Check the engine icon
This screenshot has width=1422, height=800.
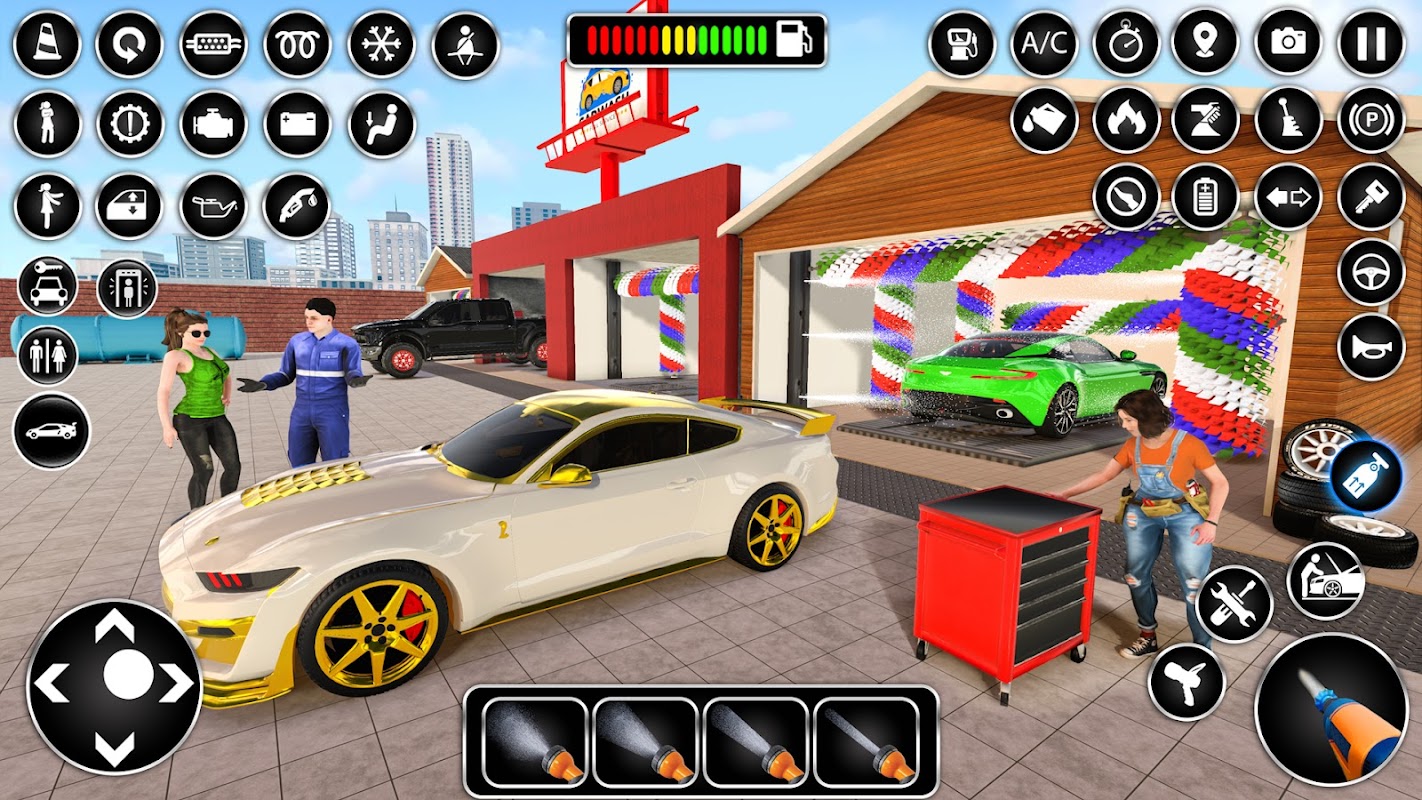pos(213,125)
